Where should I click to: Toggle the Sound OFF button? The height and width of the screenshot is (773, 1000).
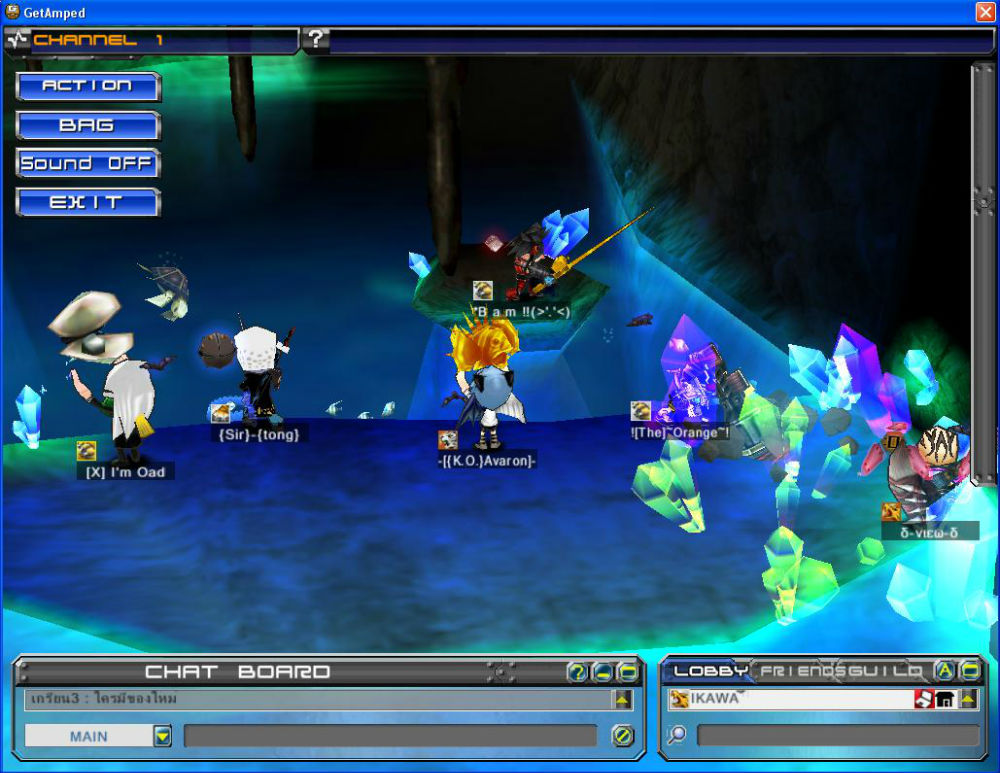(88, 164)
